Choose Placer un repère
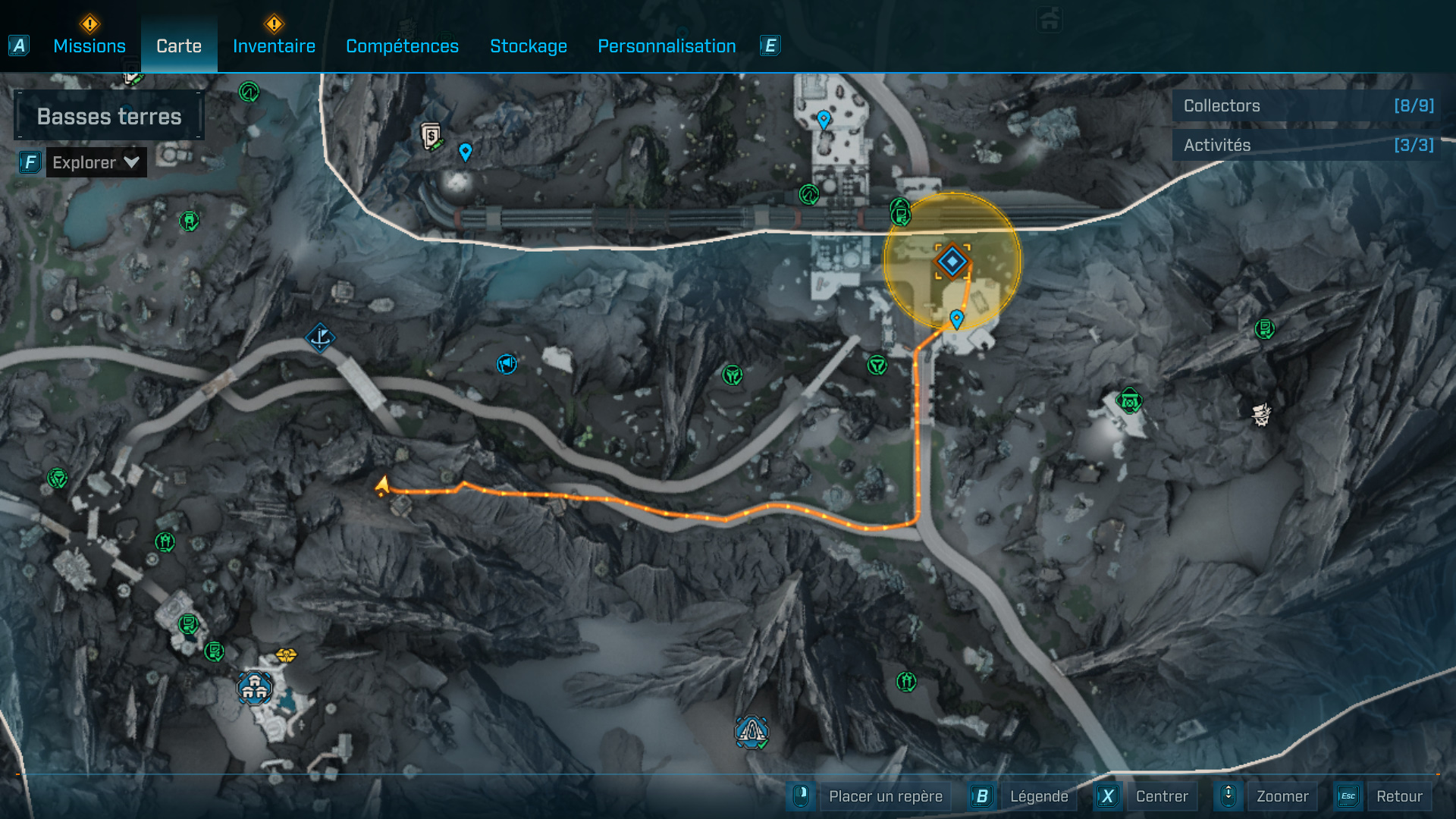The height and width of the screenshot is (819, 1456). click(x=885, y=796)
